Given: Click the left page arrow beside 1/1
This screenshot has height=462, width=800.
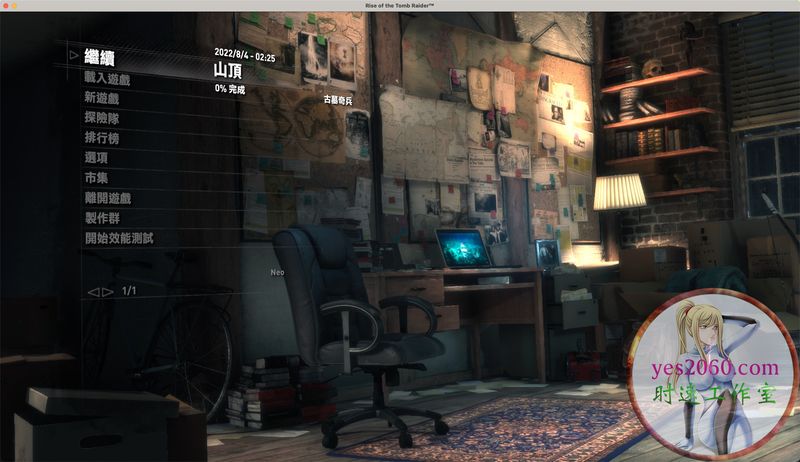Looking at the screenshot, I should click(x=93, y=292).
